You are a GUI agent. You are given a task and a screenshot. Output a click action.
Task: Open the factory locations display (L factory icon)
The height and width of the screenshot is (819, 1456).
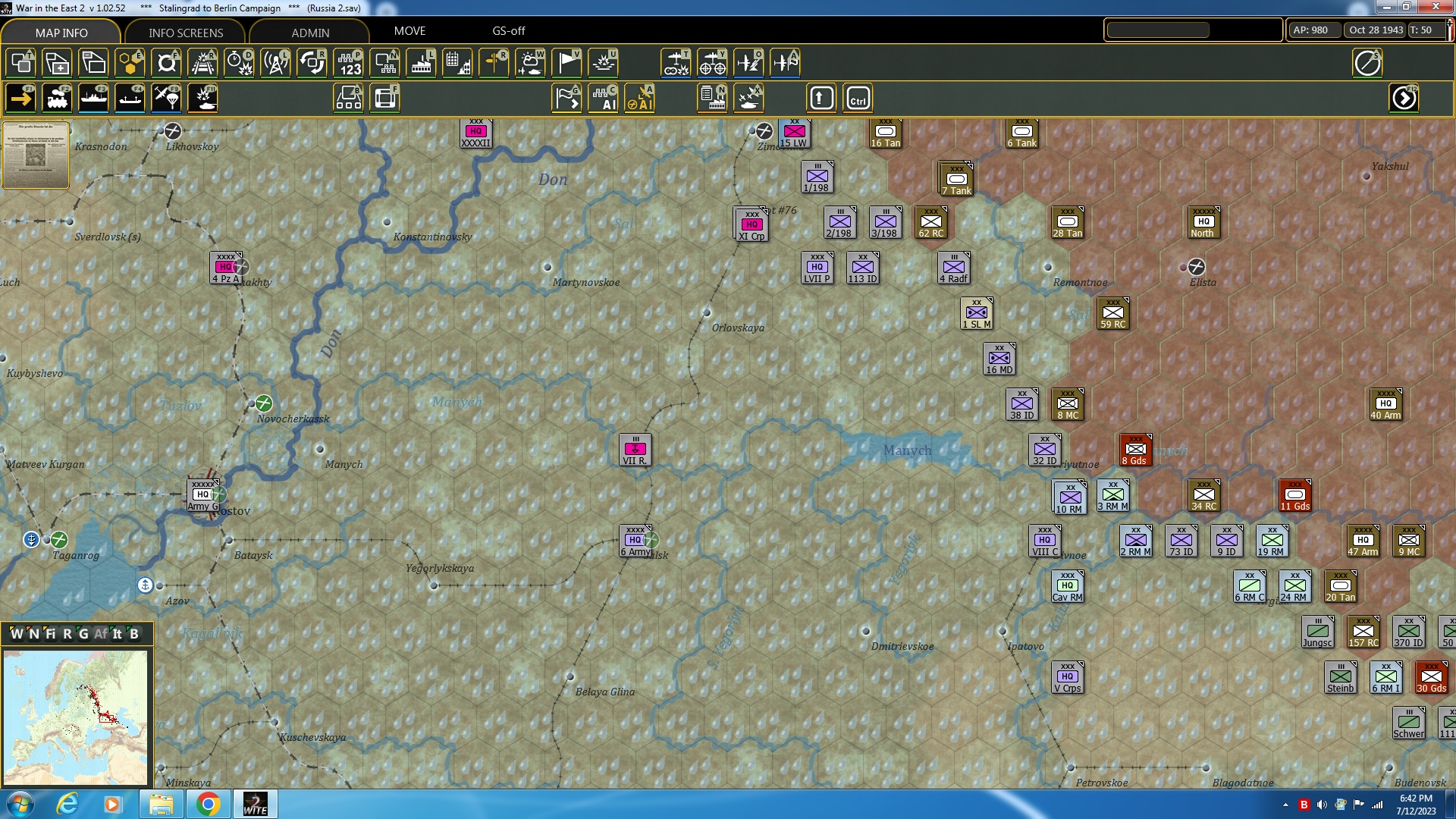pyautogui.click(x=420, y=63)
